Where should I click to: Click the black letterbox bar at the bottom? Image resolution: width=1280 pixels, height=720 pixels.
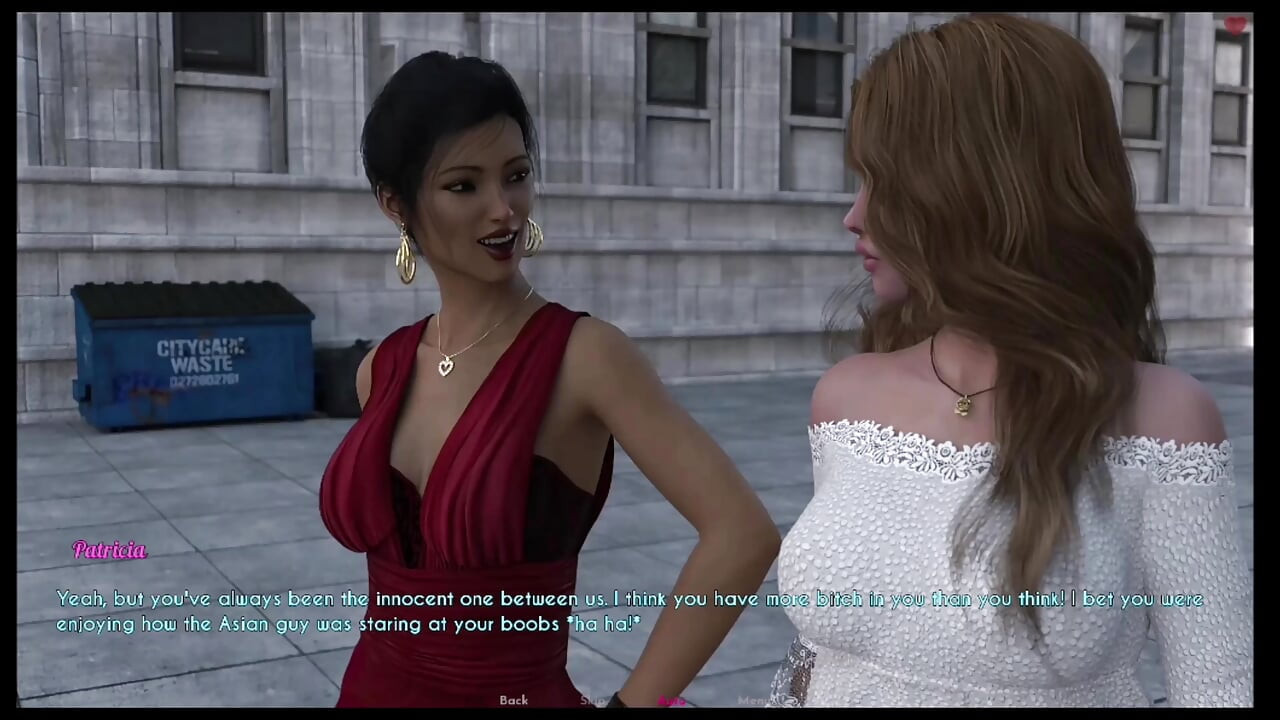[640, 715]
